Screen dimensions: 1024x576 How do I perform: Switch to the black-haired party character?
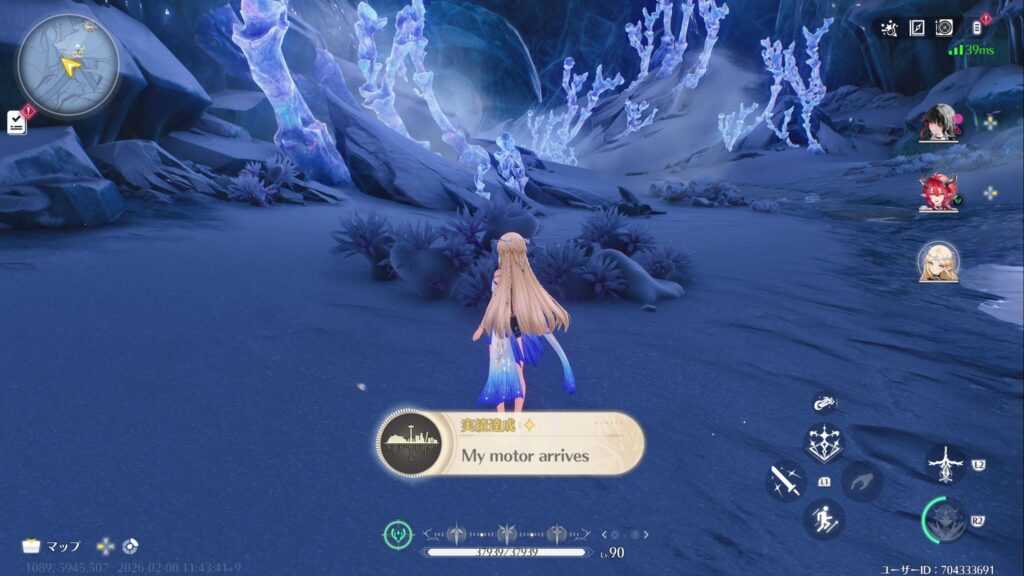coord(938,123)
